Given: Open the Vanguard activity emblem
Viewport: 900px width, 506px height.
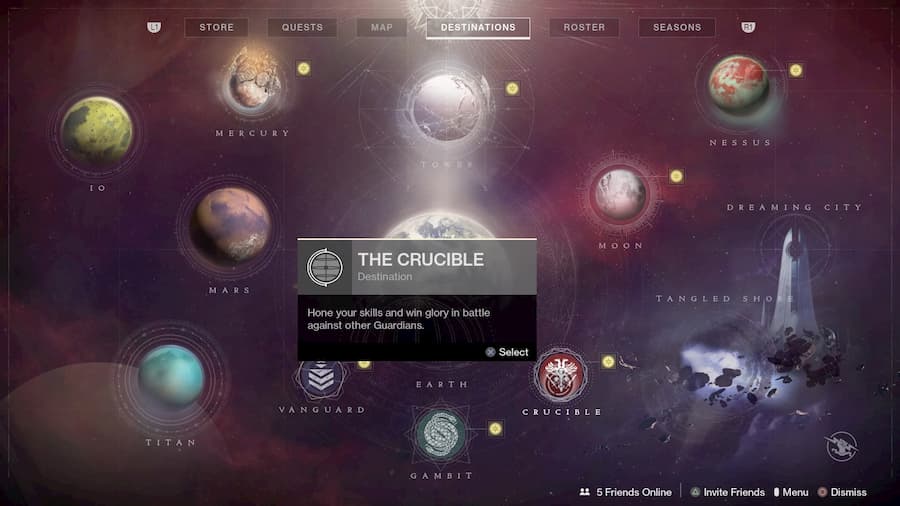Looking at the screenshot, I should pos(322,378).
